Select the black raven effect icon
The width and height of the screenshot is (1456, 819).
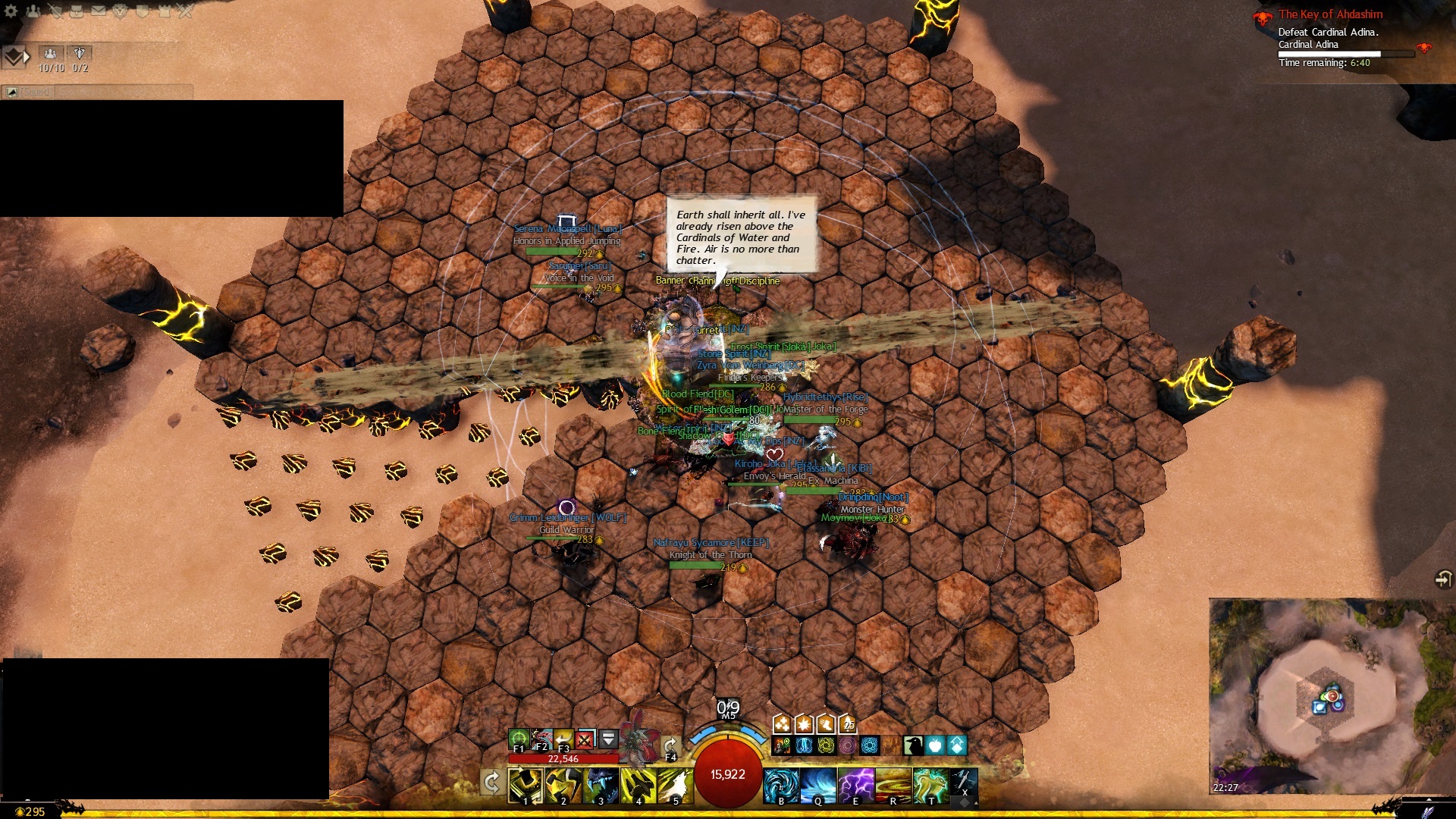913,745
